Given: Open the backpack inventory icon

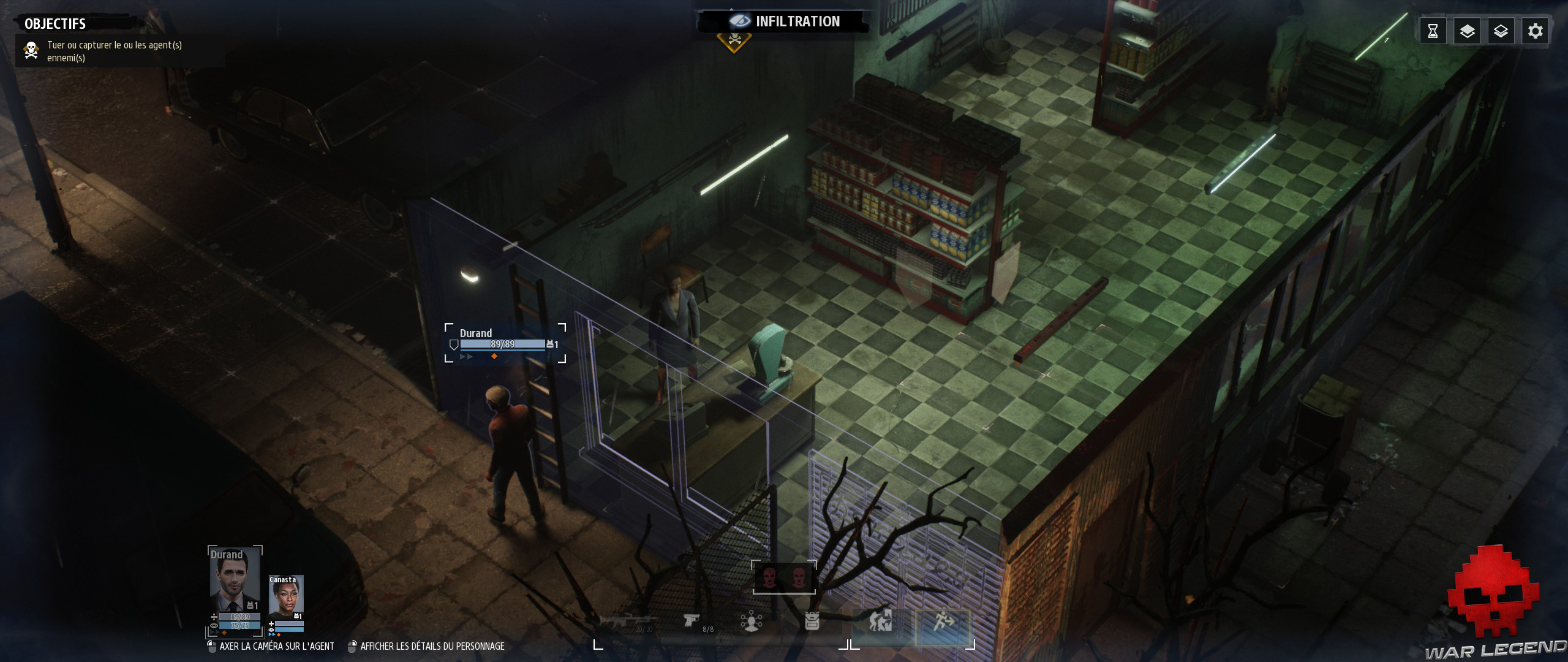Looking at the screenshot, I should click(813, 620).
